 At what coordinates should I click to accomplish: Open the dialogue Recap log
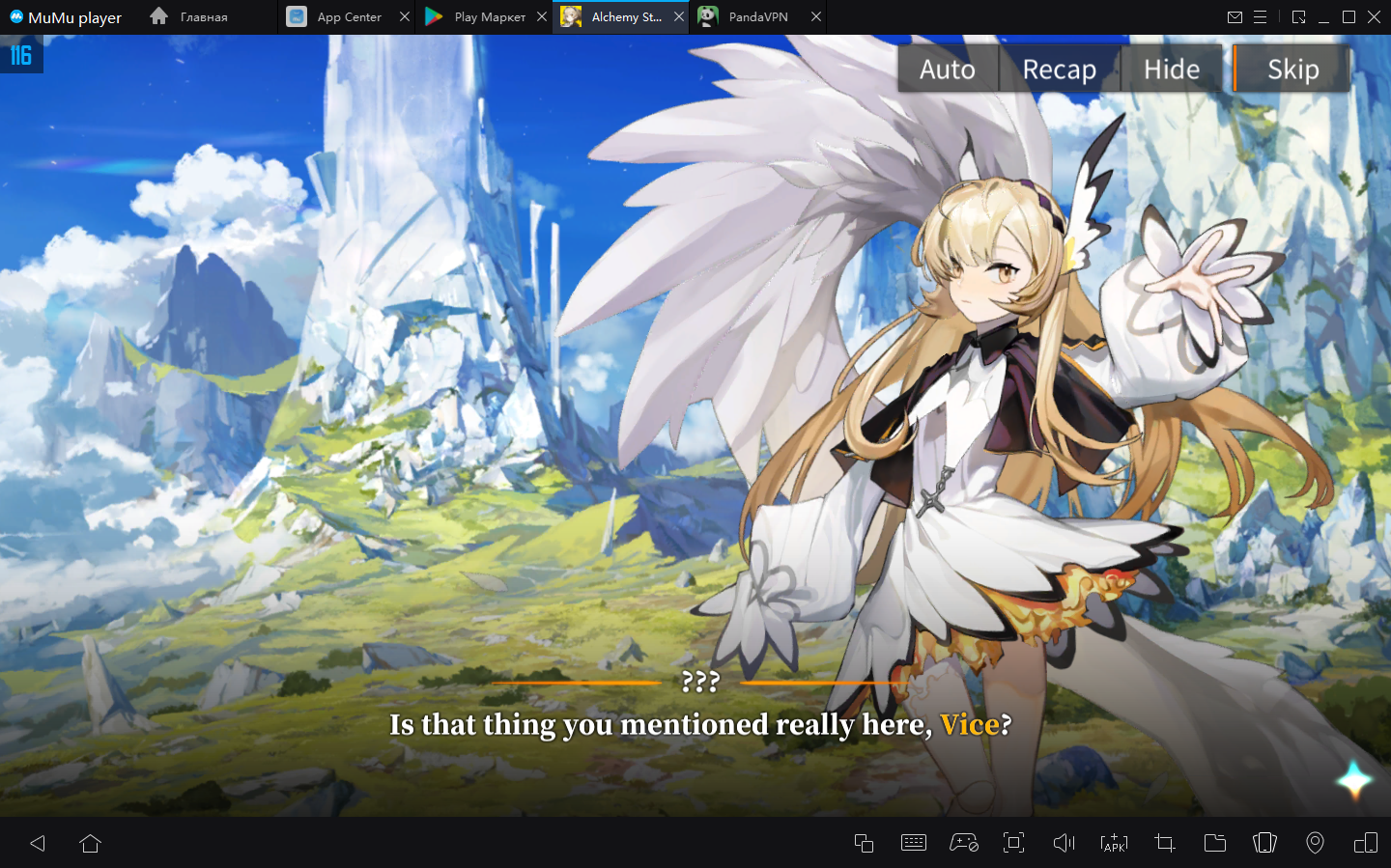1060,70
